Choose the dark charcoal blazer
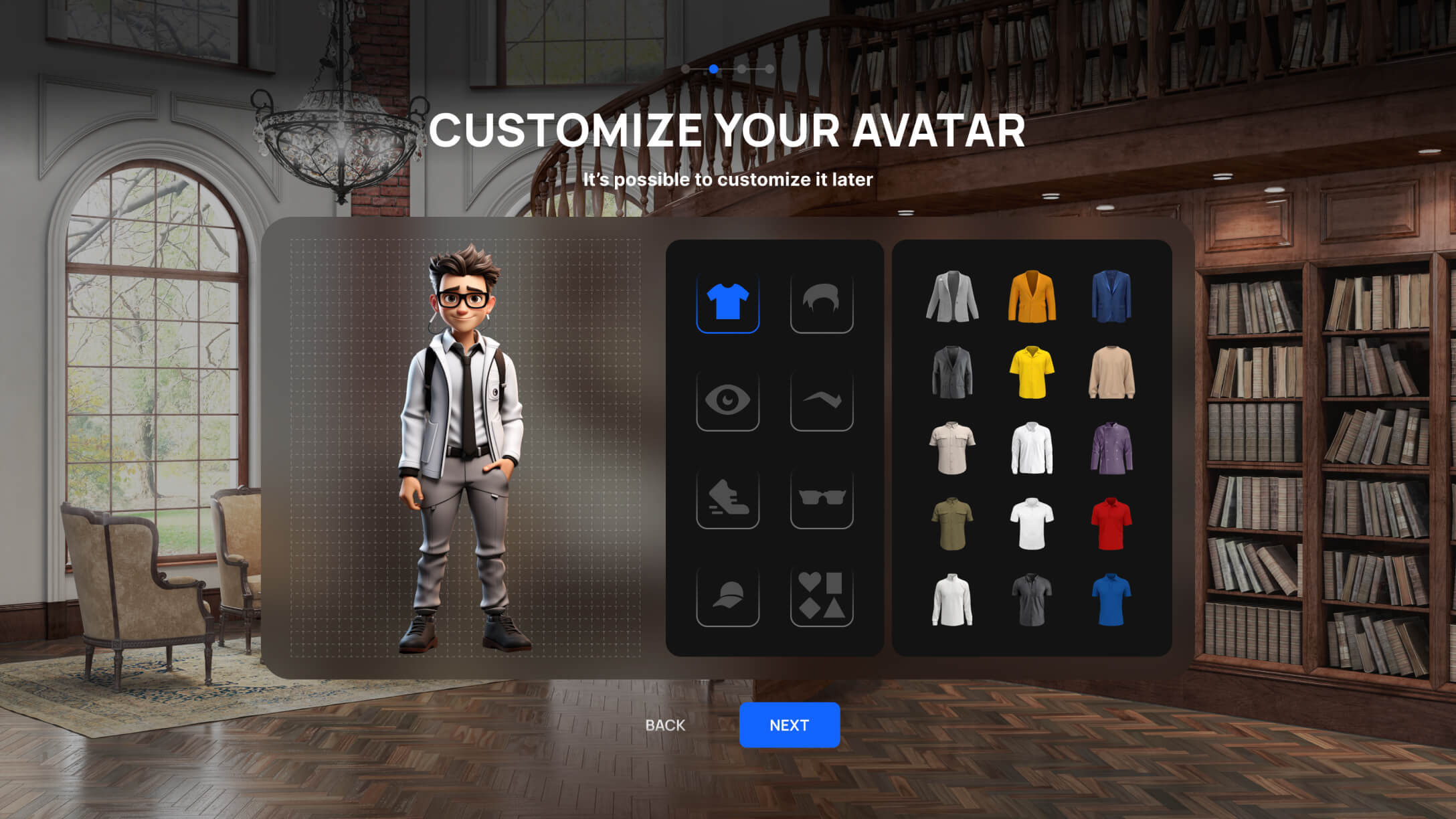 coord(951,373)
